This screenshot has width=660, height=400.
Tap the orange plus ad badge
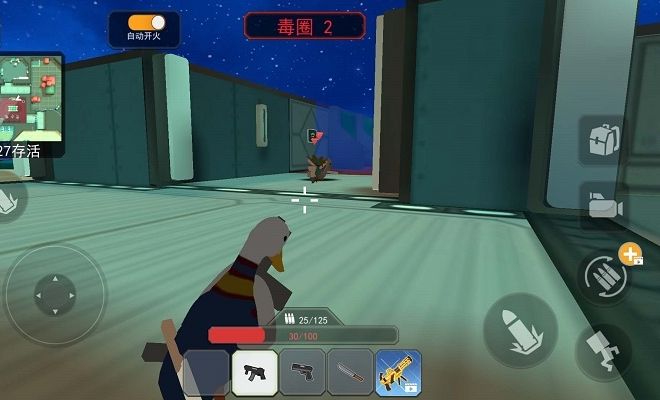point(630,255)
